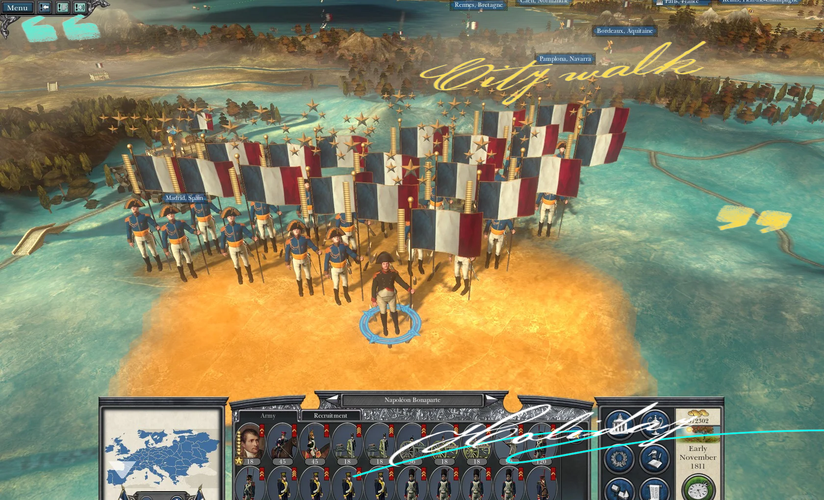End turn with the green clock button

[x=698, y=489]
